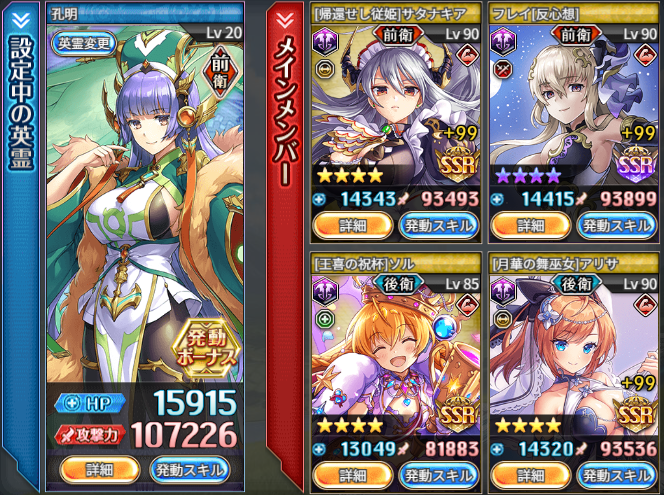664x495 pixels.
Task: Select the アリサ member portrait
Action: pyautogui.click(x=573, y=355)
